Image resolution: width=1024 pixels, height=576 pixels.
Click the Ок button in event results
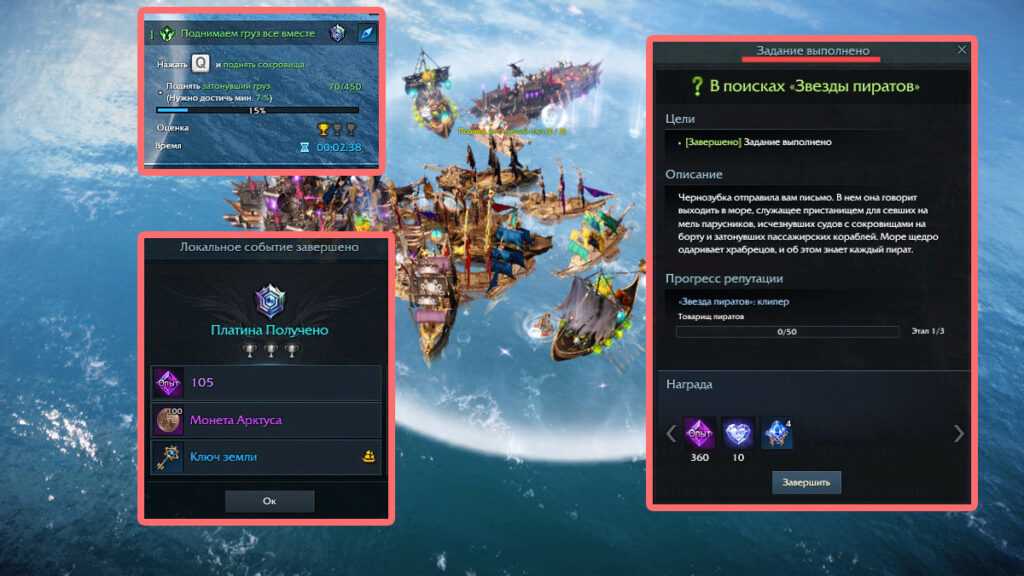pyautogui.click(x=269, y=500)
